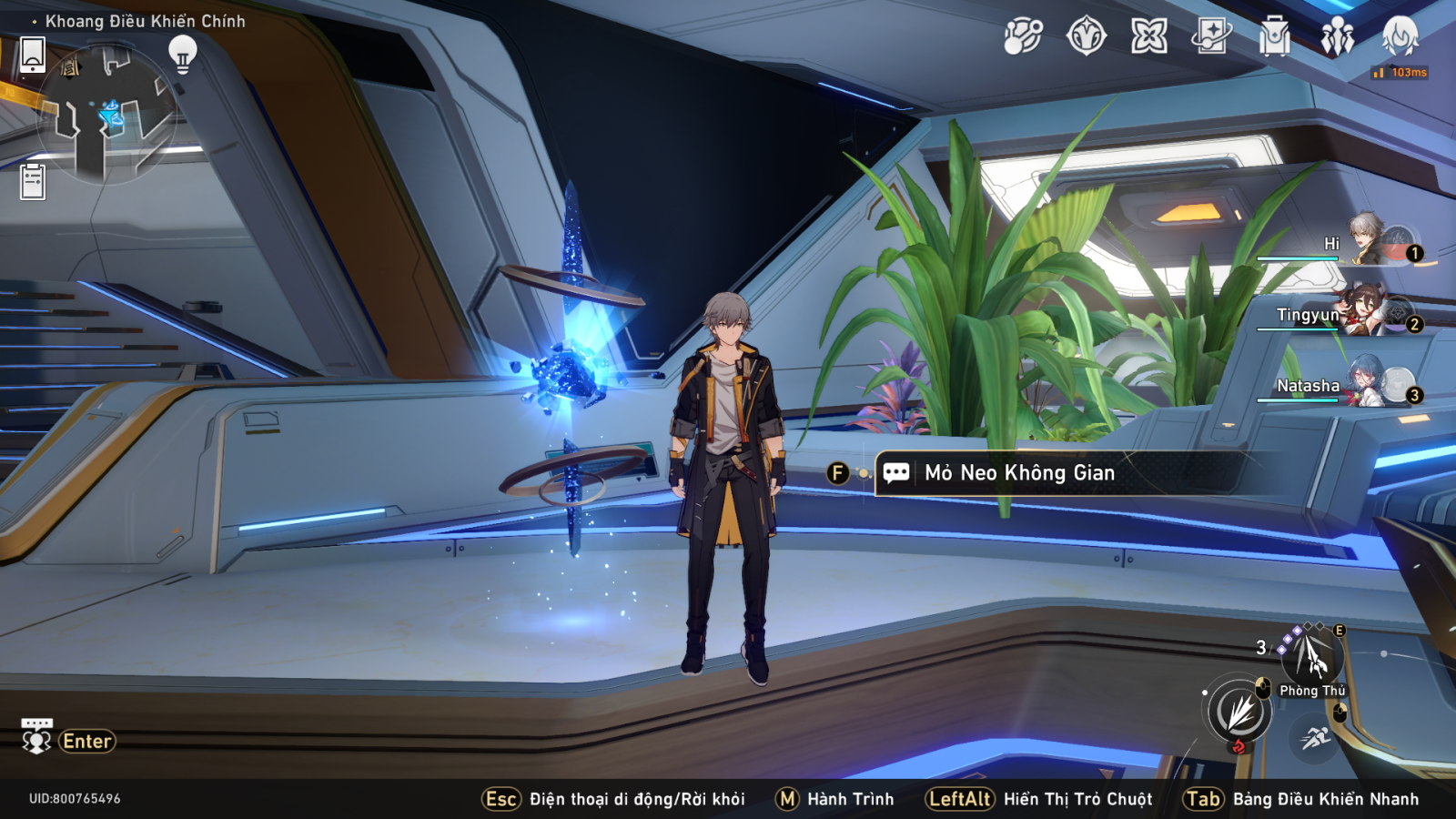The image size is (1456, 819).
Task: Click the lightbulb tutorial icon
Action: click(x=183, y=54)
